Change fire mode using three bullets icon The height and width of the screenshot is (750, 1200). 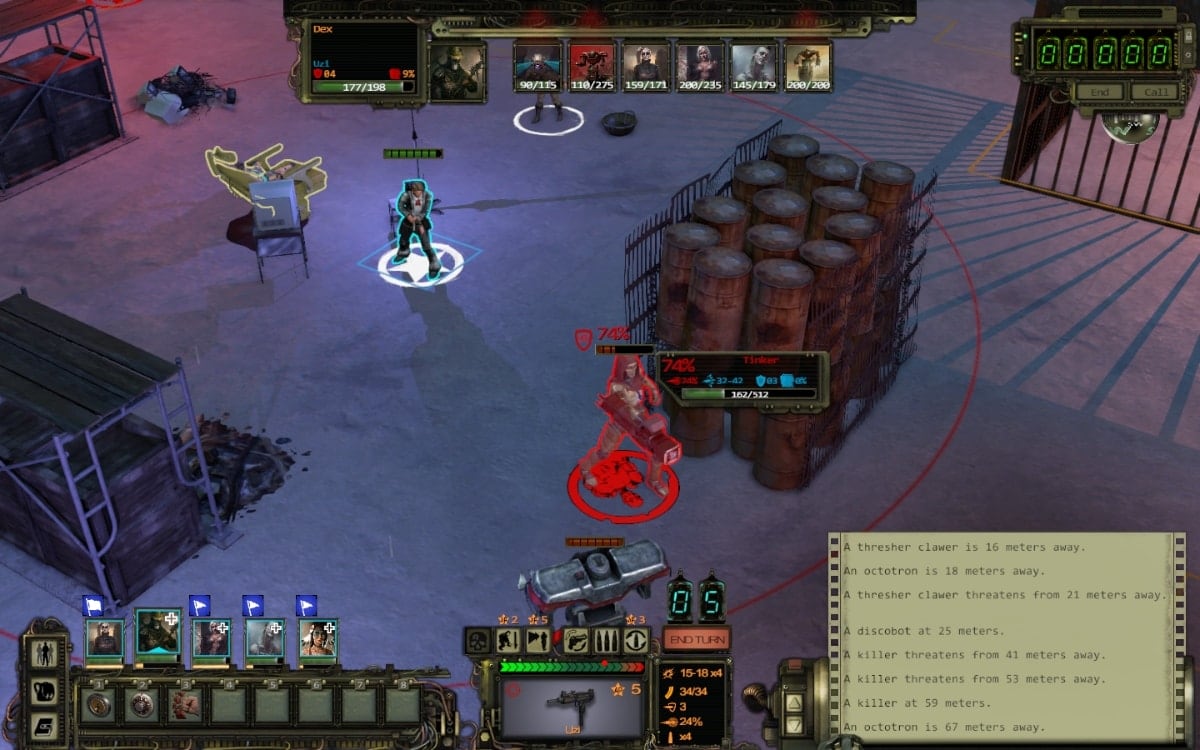pyautogui.click(x=608, y=641)
